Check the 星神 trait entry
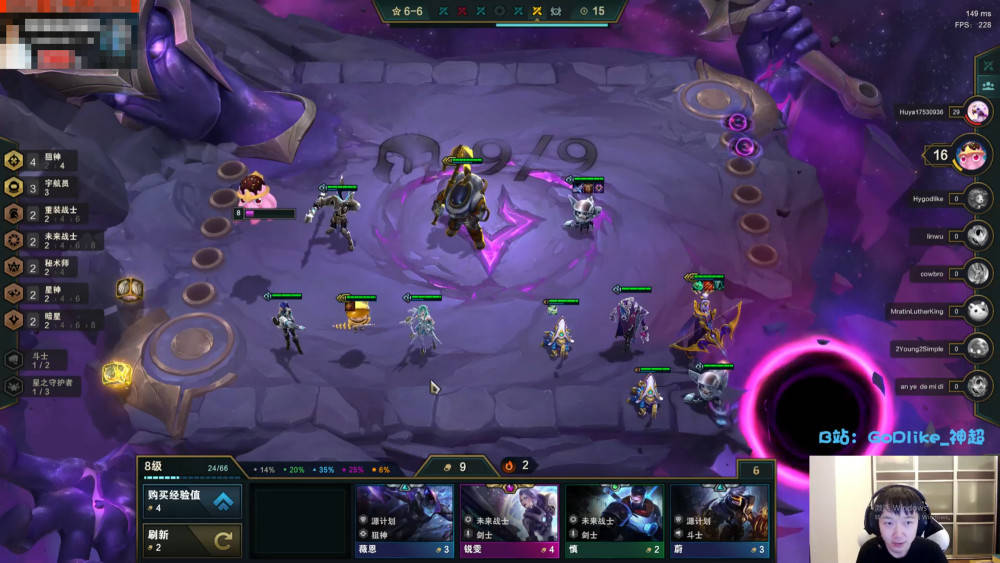 40,293
